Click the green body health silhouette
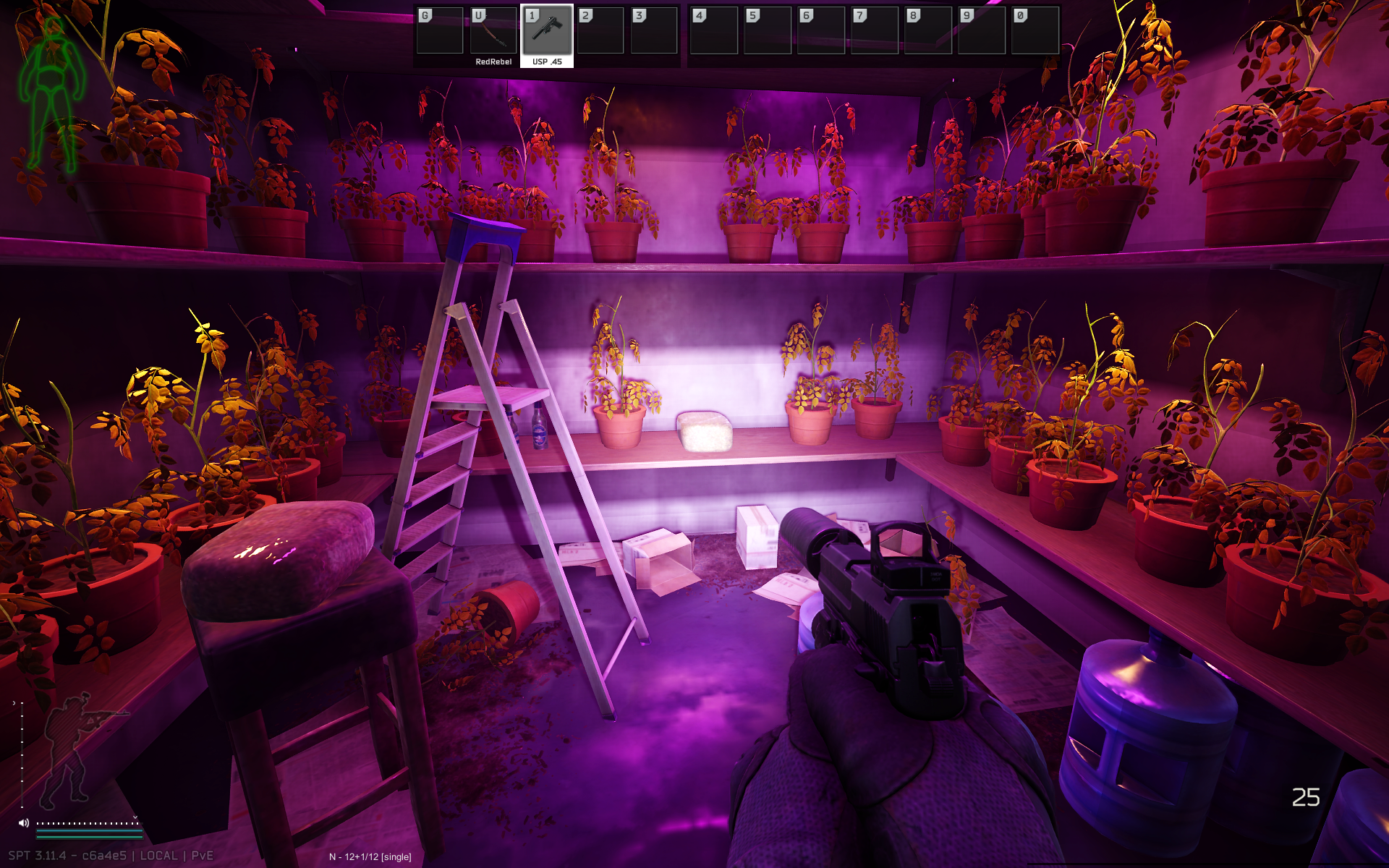 click(51, 94)
